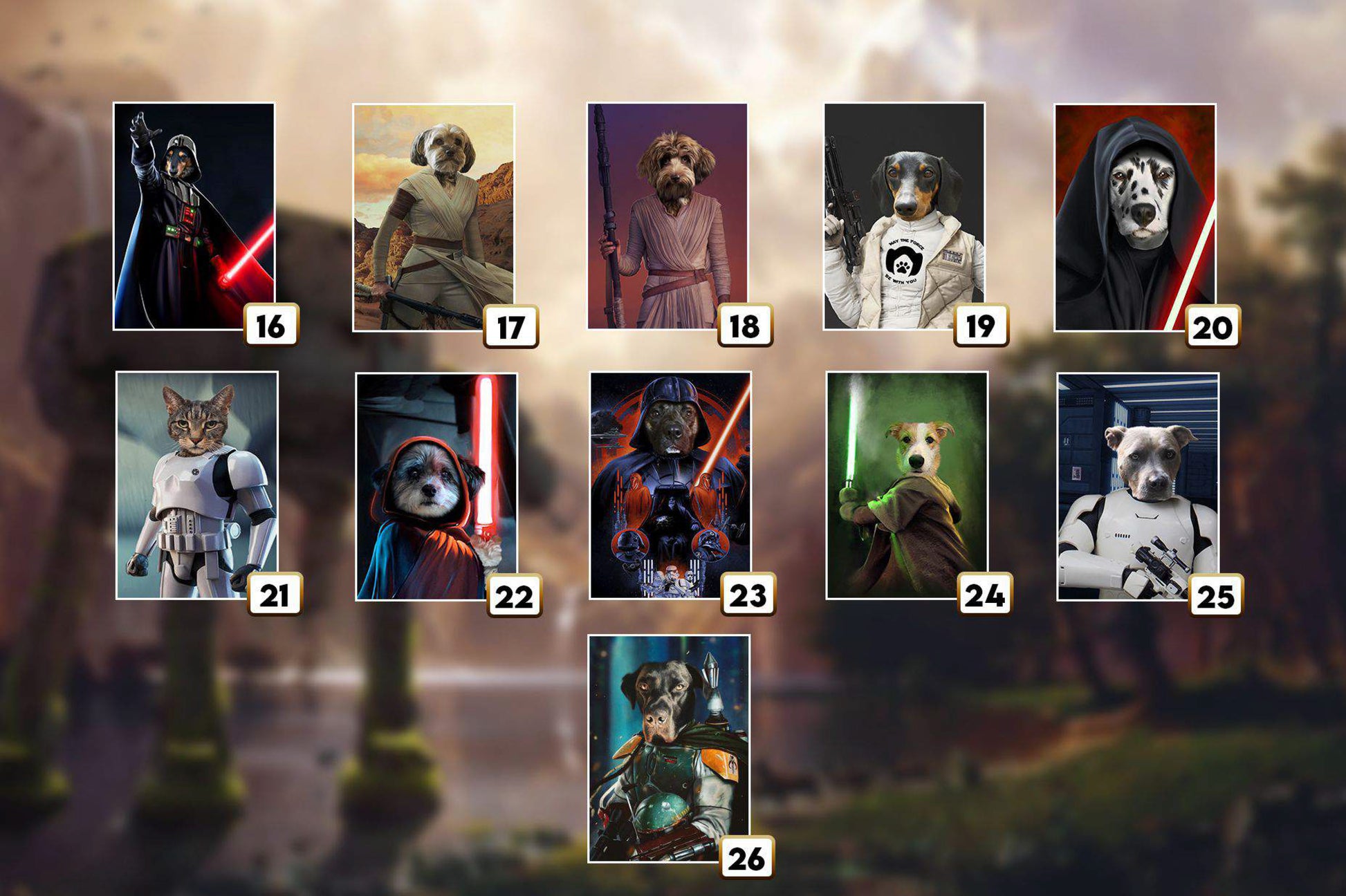Pick portrait 22, dog in red hood
The width and height of the screenshot is (1346, 896).
tap(436, 486)
